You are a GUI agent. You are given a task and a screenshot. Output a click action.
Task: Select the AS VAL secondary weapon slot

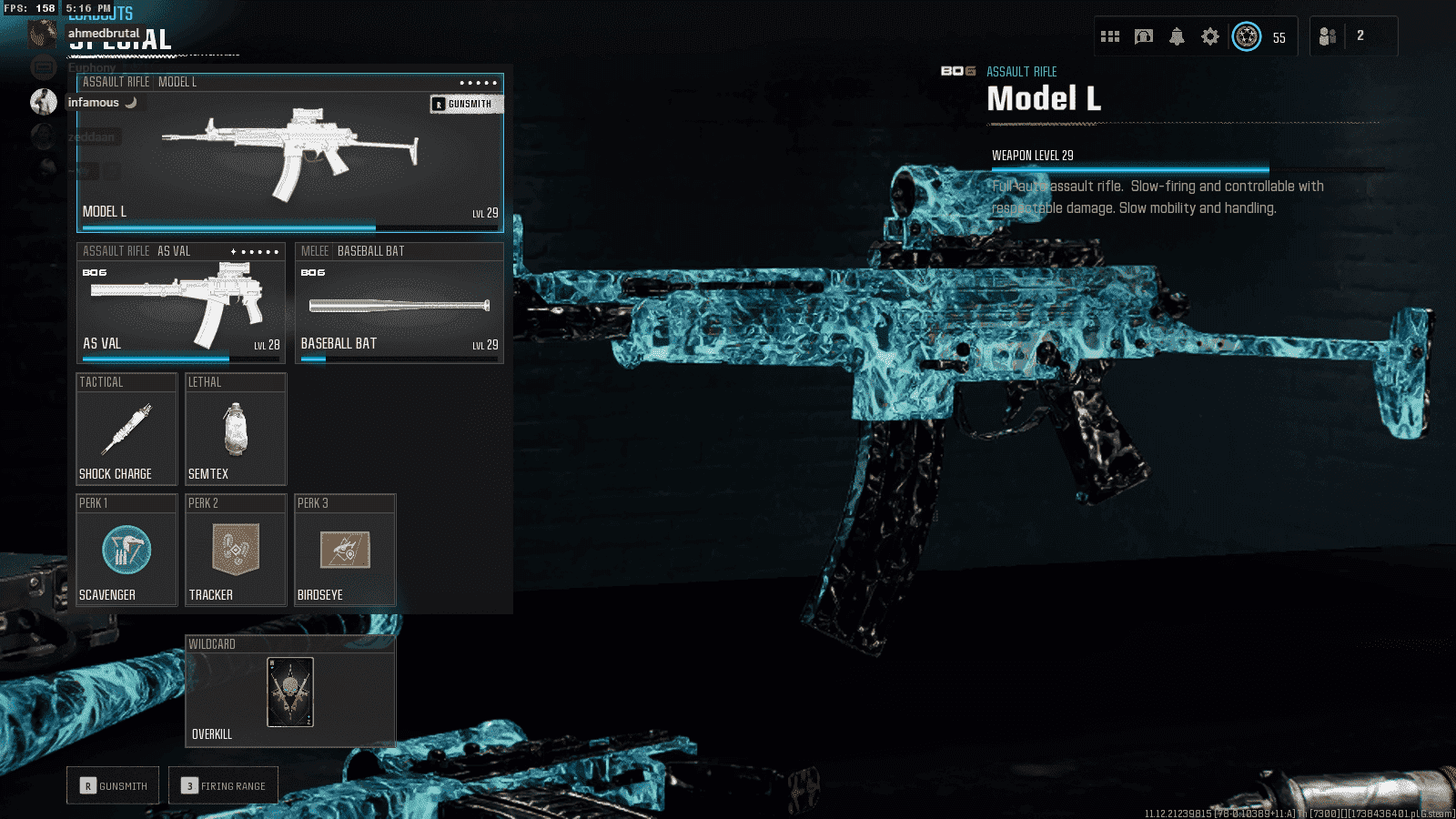180,305
